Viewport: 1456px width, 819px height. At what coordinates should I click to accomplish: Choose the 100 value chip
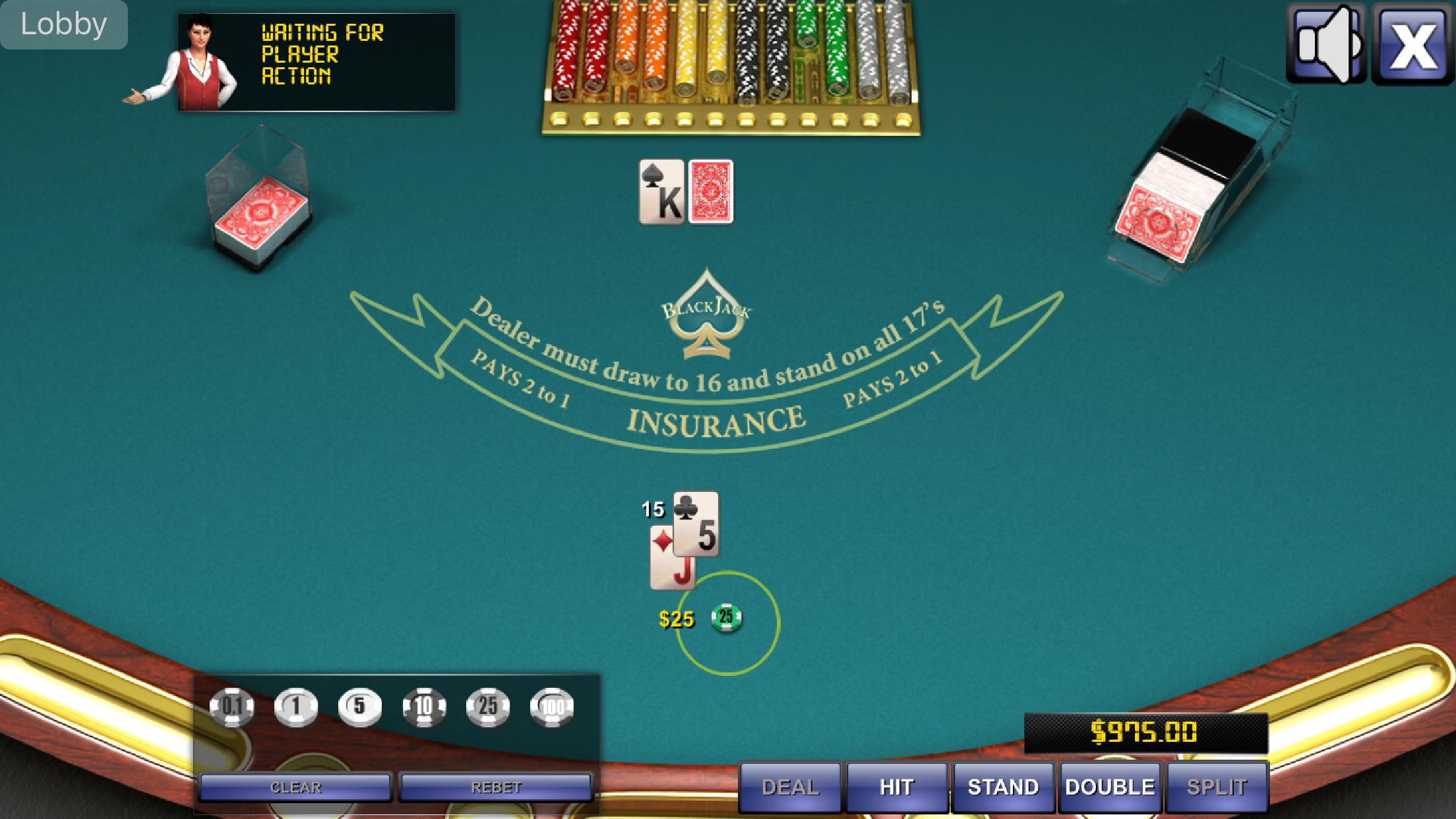coord(552,707)
